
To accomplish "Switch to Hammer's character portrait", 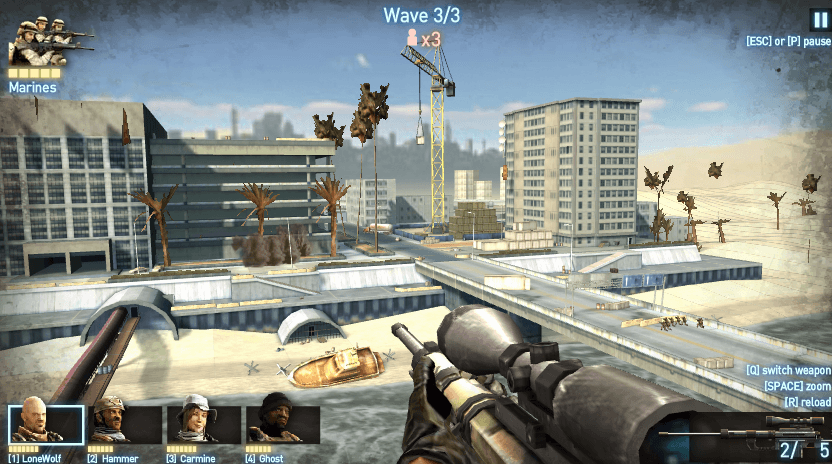I will [125, 424].
